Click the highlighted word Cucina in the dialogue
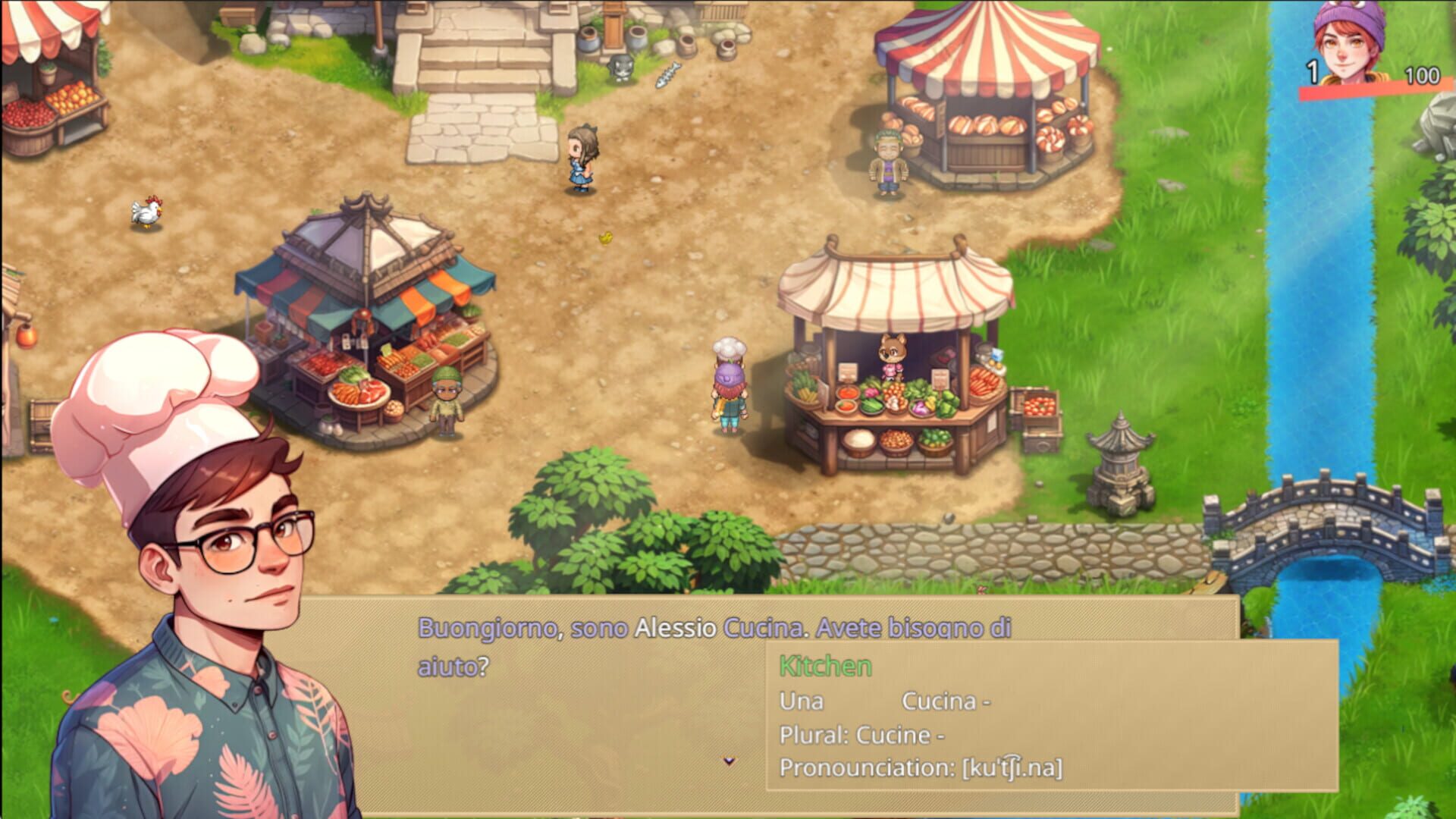Viewport: 1456px width, 819px height. coord(763,626)
